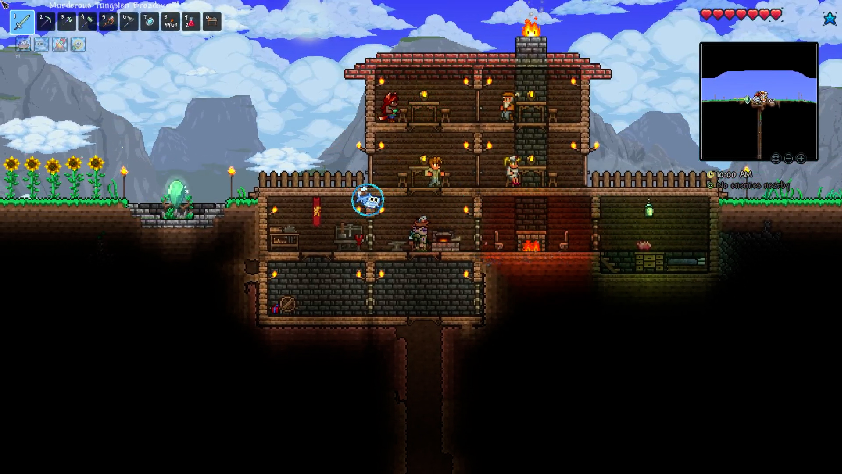
Task: Choose the last hotbar slot numbered 0
Action: click(212, 21)
